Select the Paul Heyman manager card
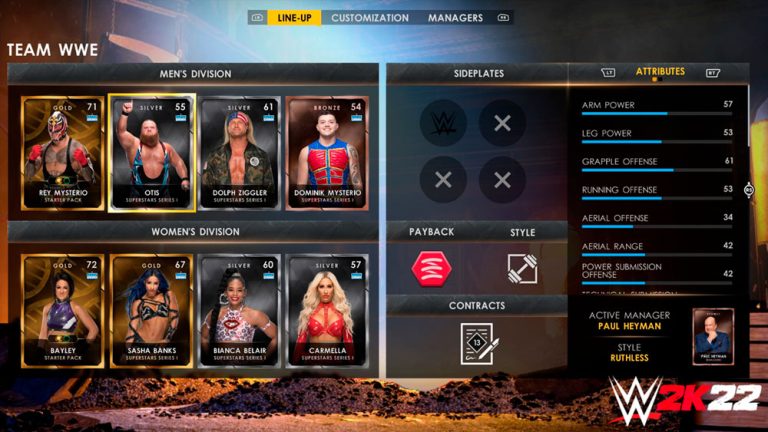Viewport: 768px width, 432px height. 713,336
